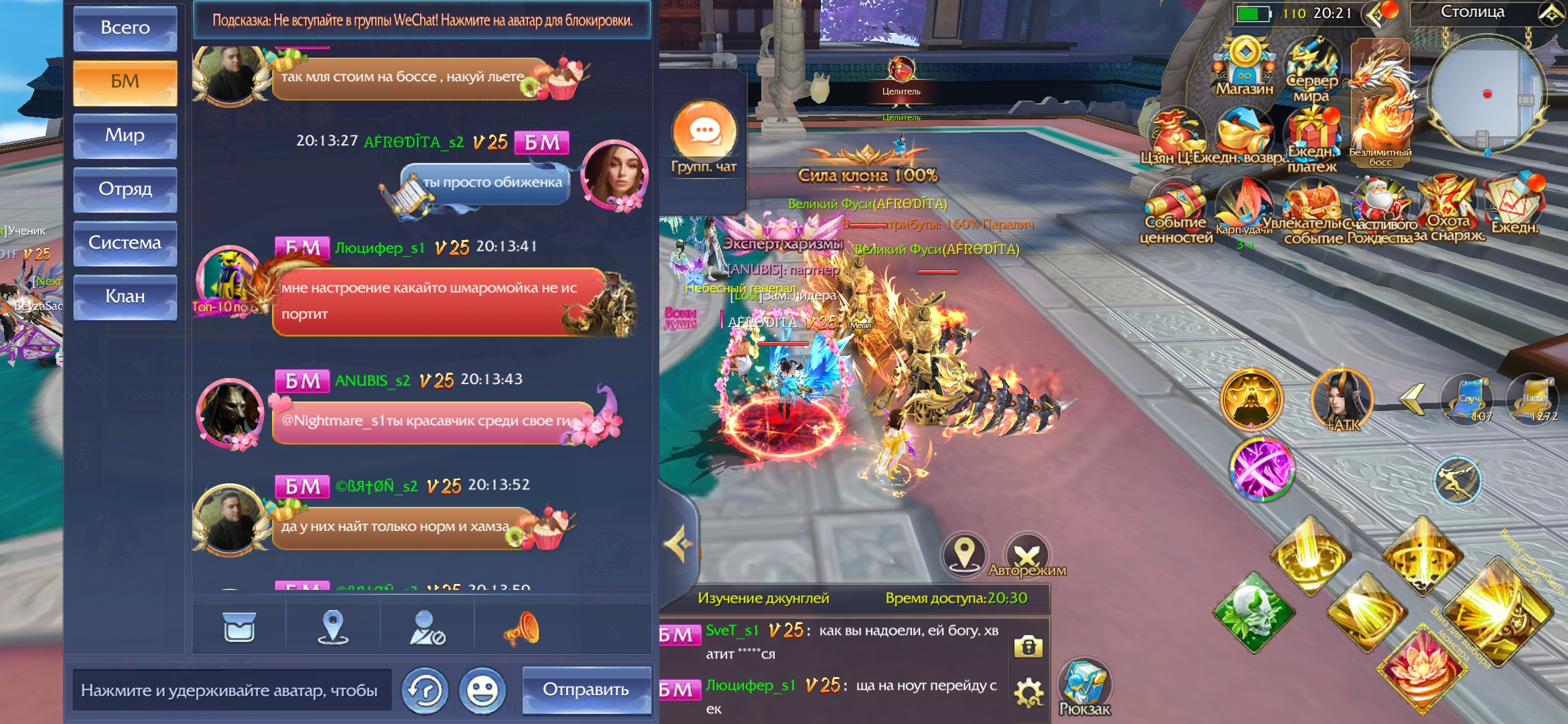The height and width of the screenshot is (724, 1568).
Task: Focus the chat message input field
Action: 231,690
